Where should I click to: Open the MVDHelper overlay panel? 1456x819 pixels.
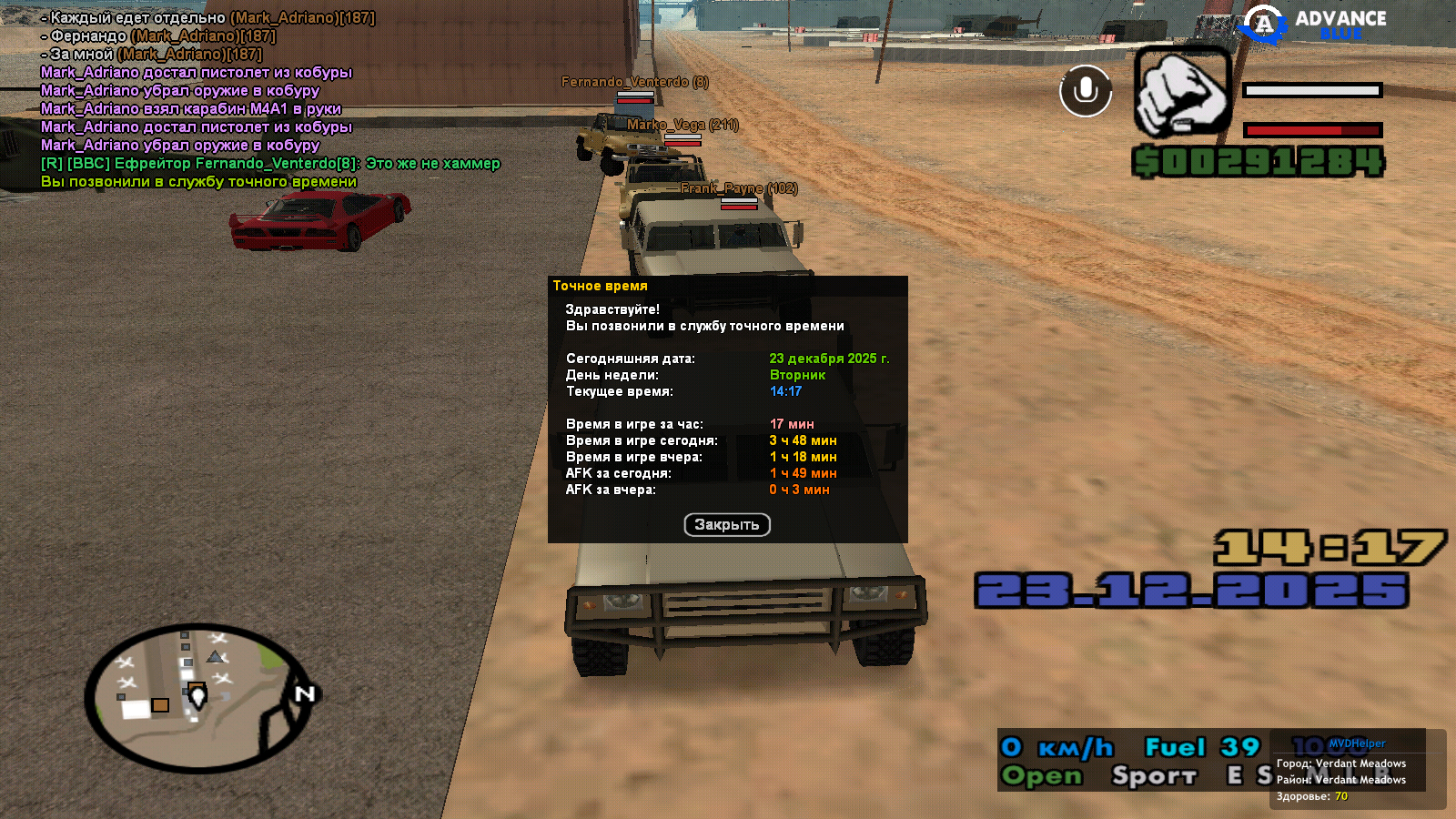tap(1356, 743)
